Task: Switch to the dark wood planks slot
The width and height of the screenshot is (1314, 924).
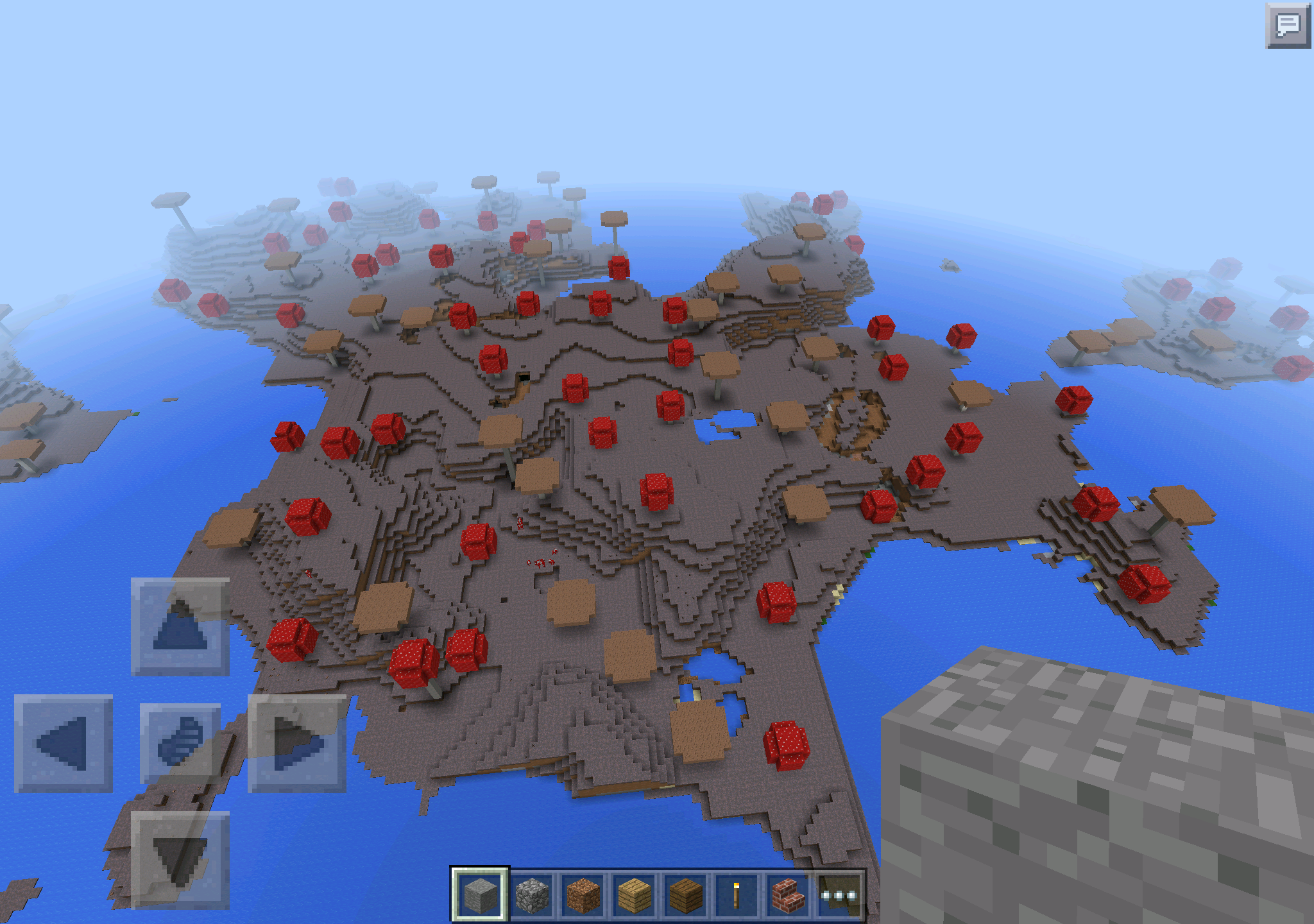Action: (x=686, y=895)
